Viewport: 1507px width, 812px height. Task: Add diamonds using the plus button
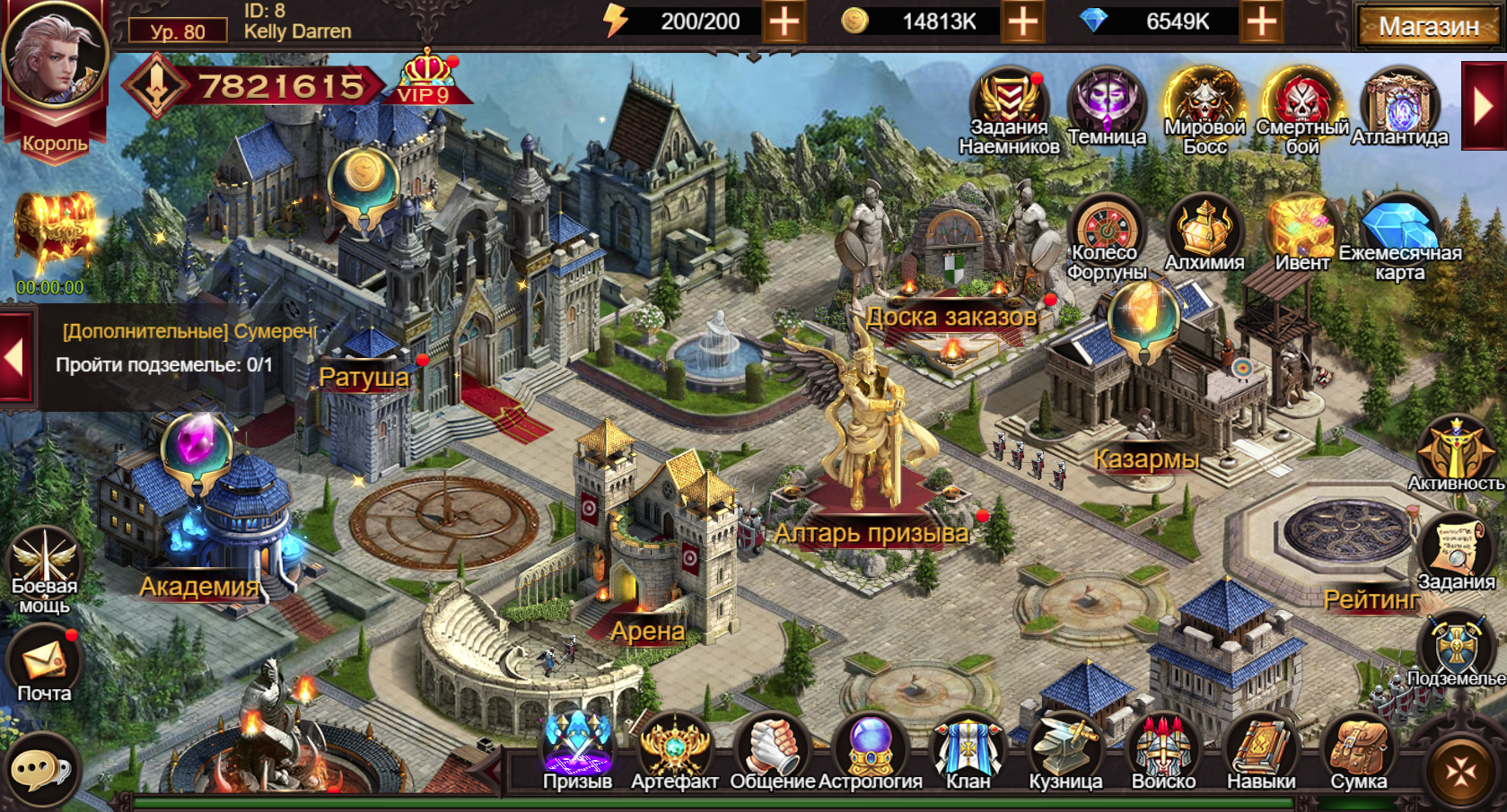coord(1261,22)
